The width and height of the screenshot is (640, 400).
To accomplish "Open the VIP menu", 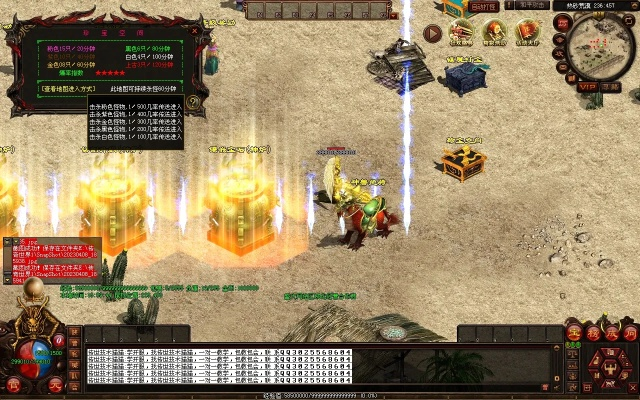I will click(x=587, y=87).
